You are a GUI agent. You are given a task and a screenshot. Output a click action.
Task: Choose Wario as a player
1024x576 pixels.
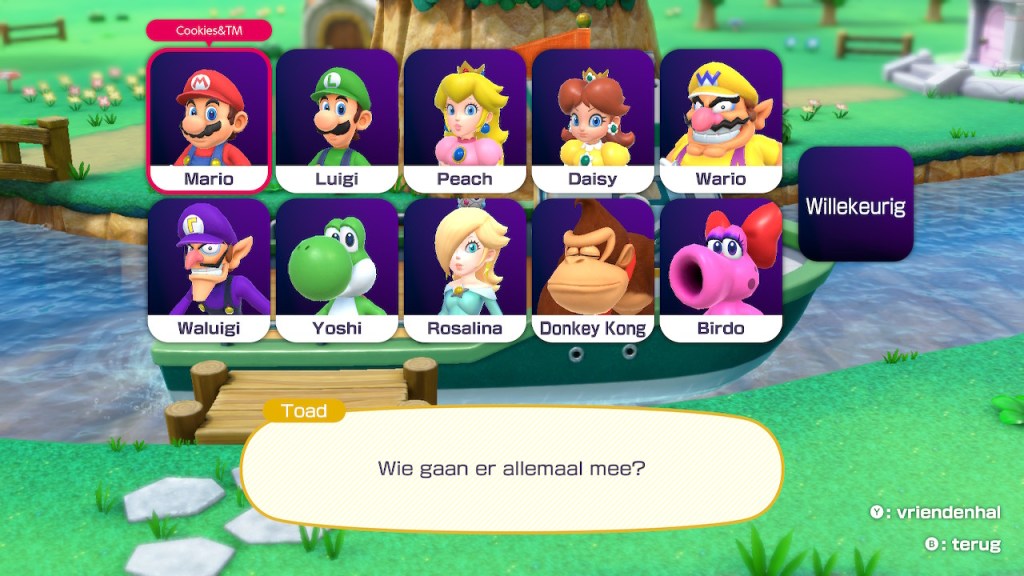click(721, 120)
